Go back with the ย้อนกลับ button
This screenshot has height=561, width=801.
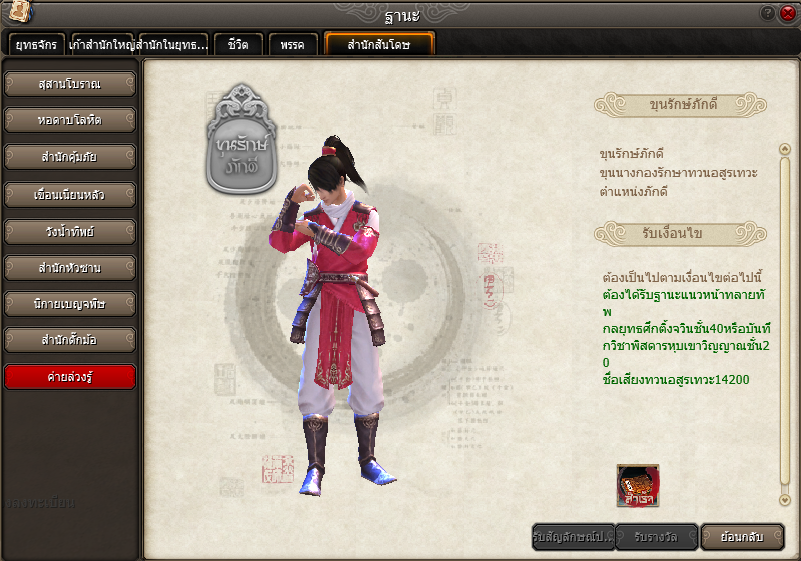(741, 537)
